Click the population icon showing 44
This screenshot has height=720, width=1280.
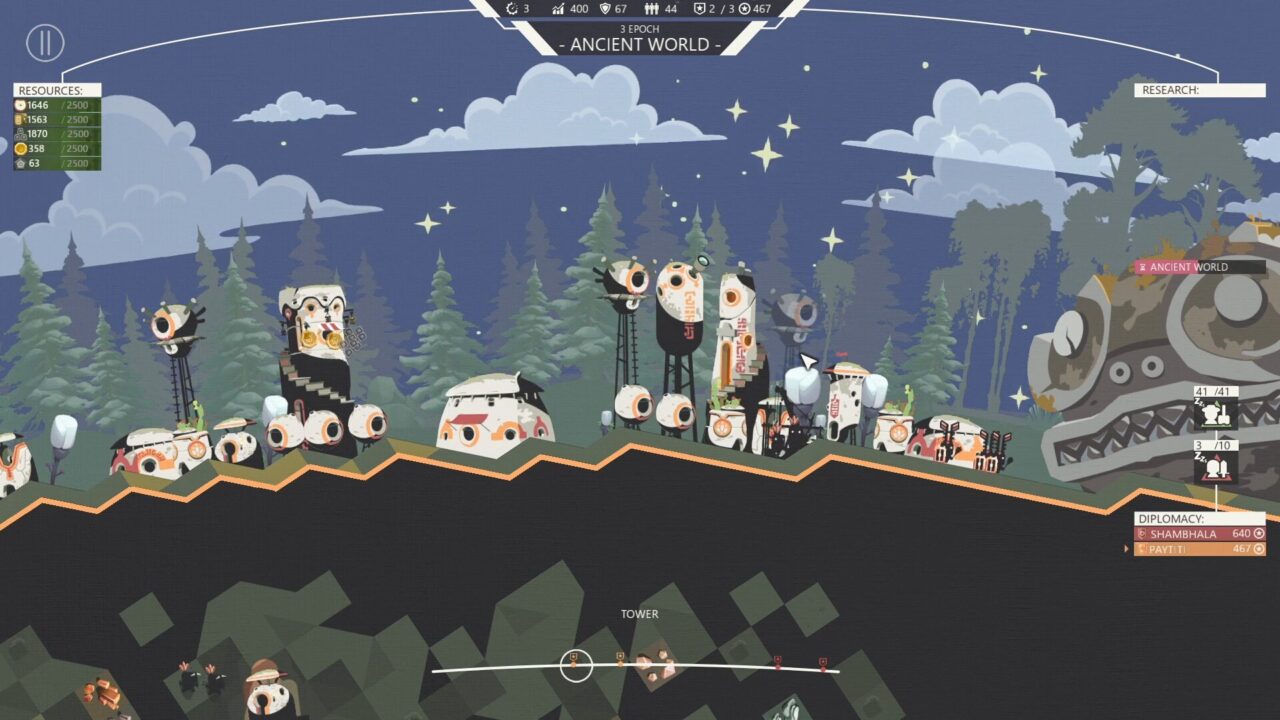click(651, 10)
